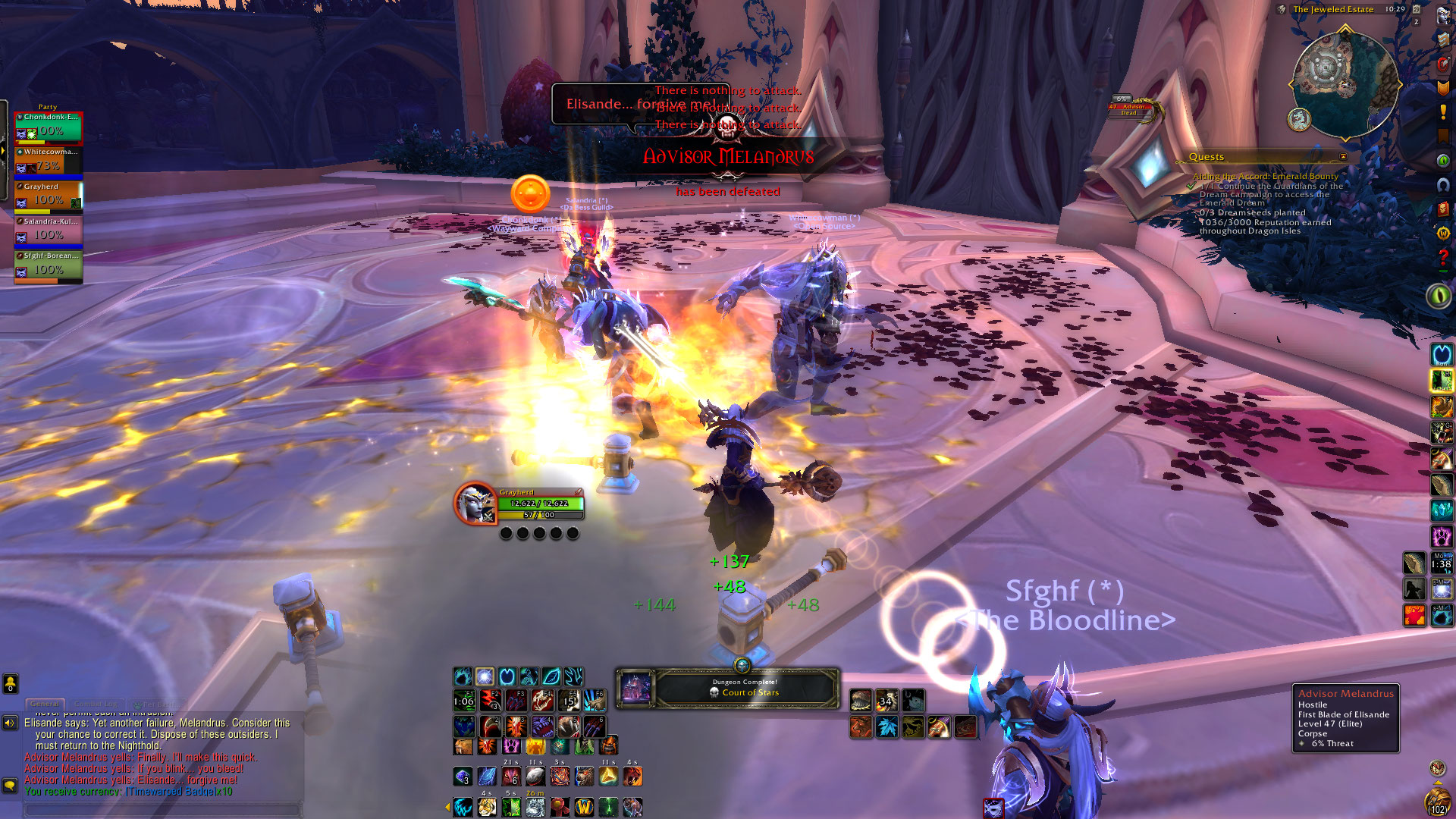Select the Salandria party frame
Viewport: 1456px width, 819px height.
(49, 232)
